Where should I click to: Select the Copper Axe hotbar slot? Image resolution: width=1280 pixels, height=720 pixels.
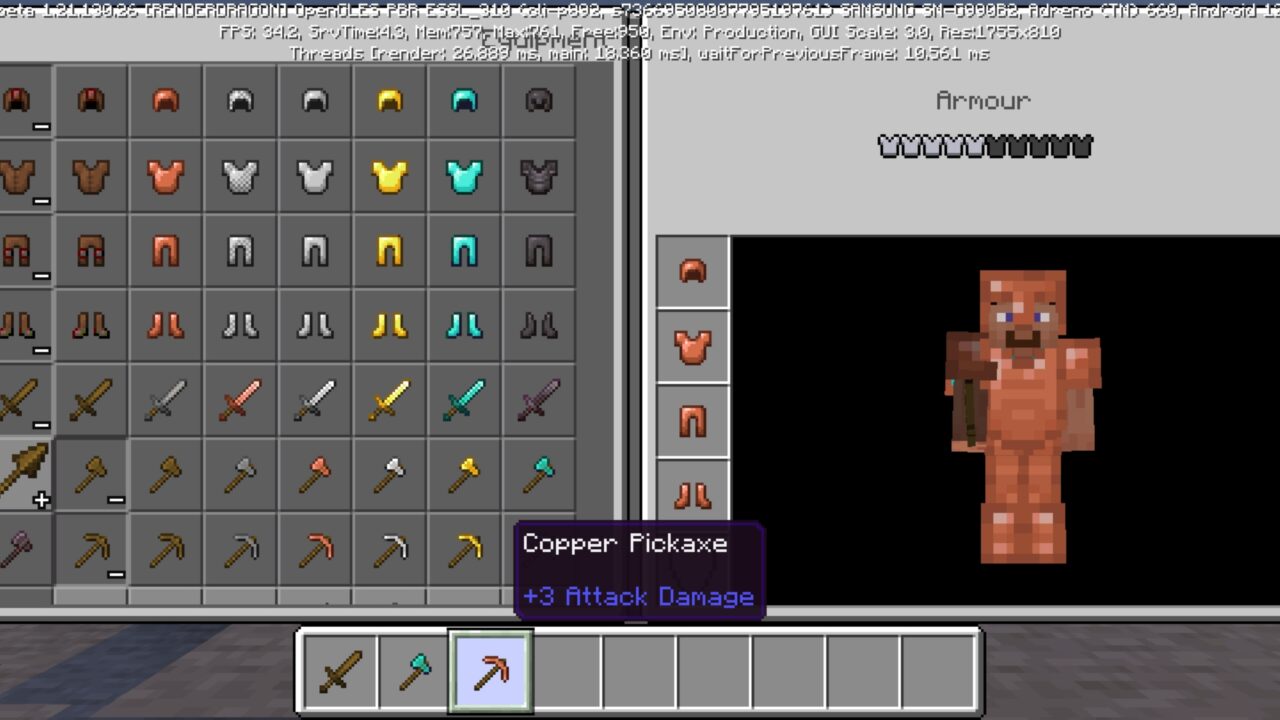(414, 670)
